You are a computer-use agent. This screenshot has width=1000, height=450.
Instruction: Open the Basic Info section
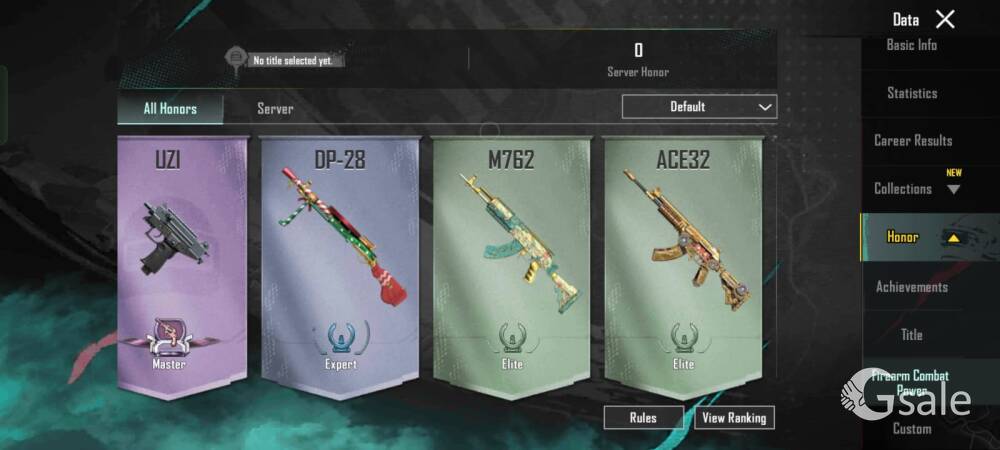(912, 45)
